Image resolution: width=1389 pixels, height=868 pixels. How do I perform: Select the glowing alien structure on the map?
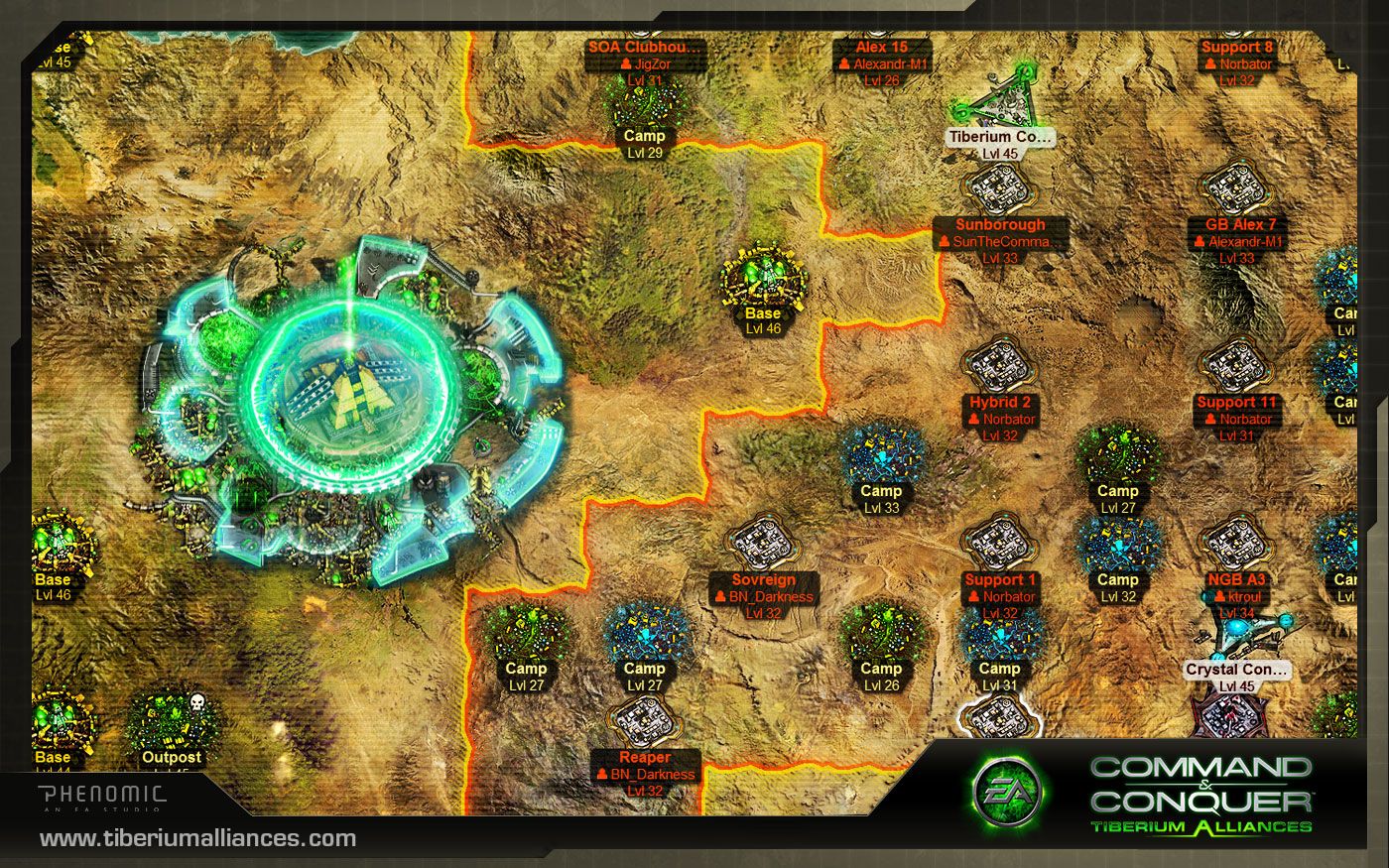click(352, 392)
